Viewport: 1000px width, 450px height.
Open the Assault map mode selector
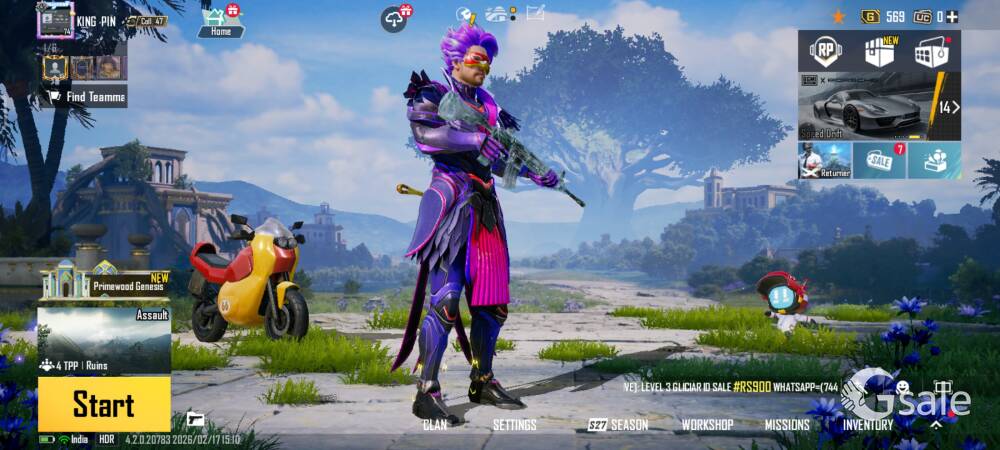click(x=103, y=340)
